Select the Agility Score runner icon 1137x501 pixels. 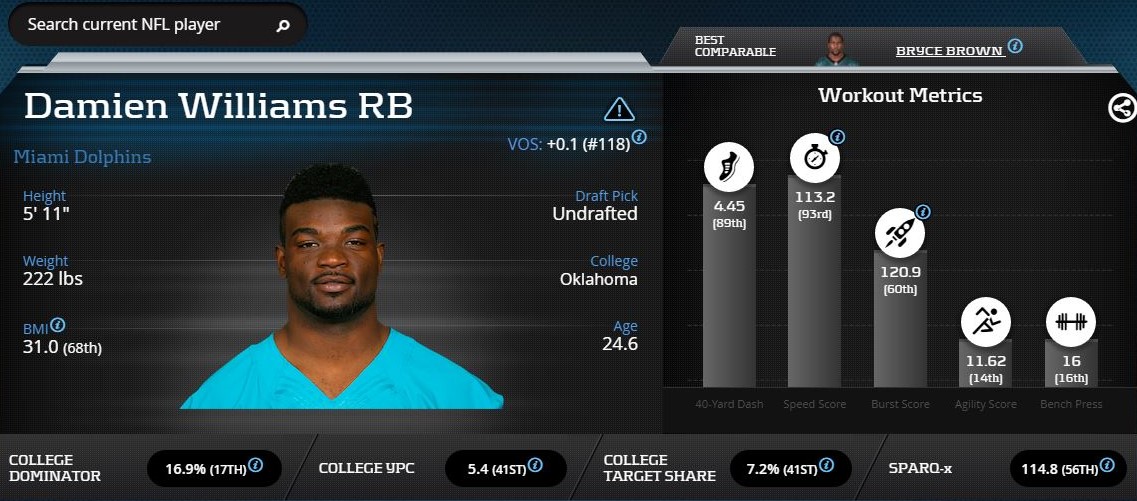pos(985,321)
